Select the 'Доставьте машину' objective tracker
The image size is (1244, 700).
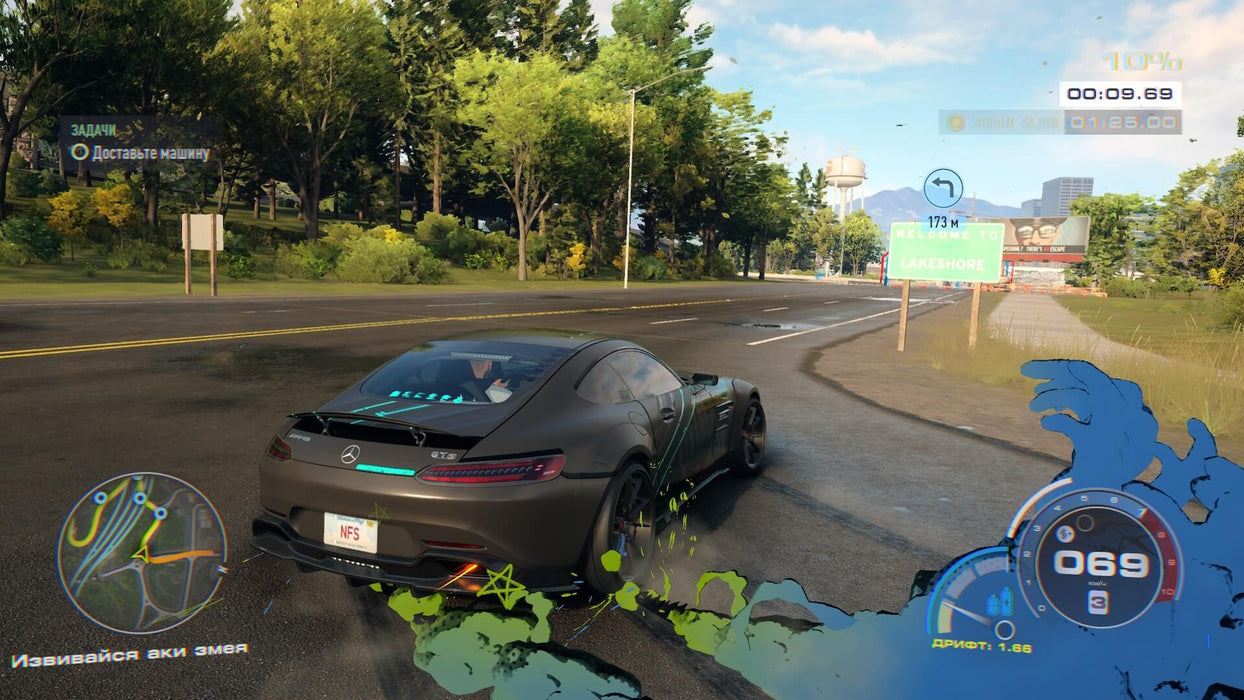coord(141,153)
